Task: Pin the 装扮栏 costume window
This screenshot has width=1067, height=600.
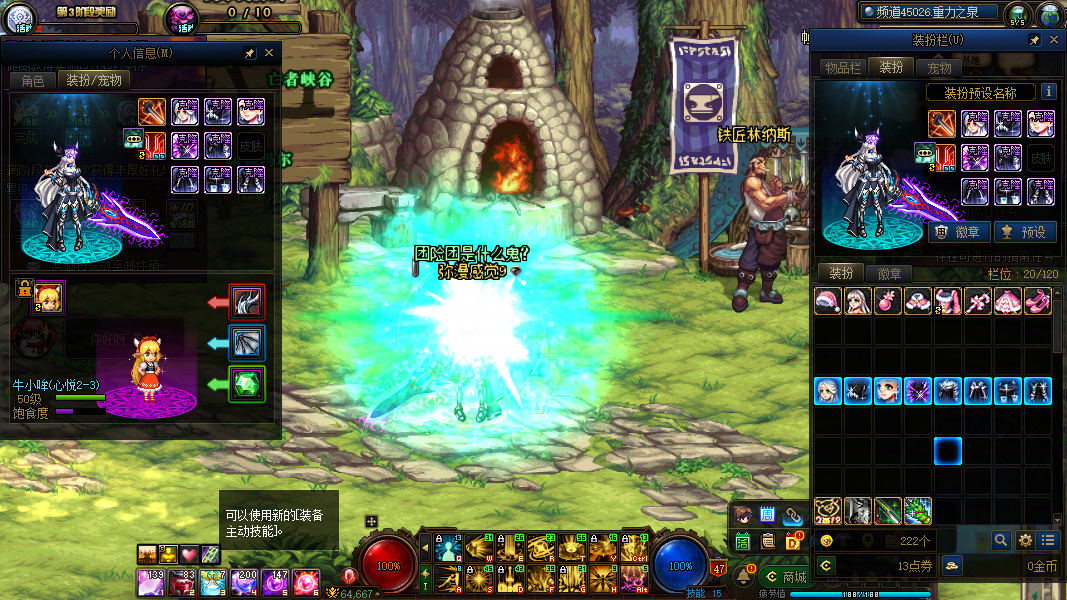Action: (x=1034, y=40)
